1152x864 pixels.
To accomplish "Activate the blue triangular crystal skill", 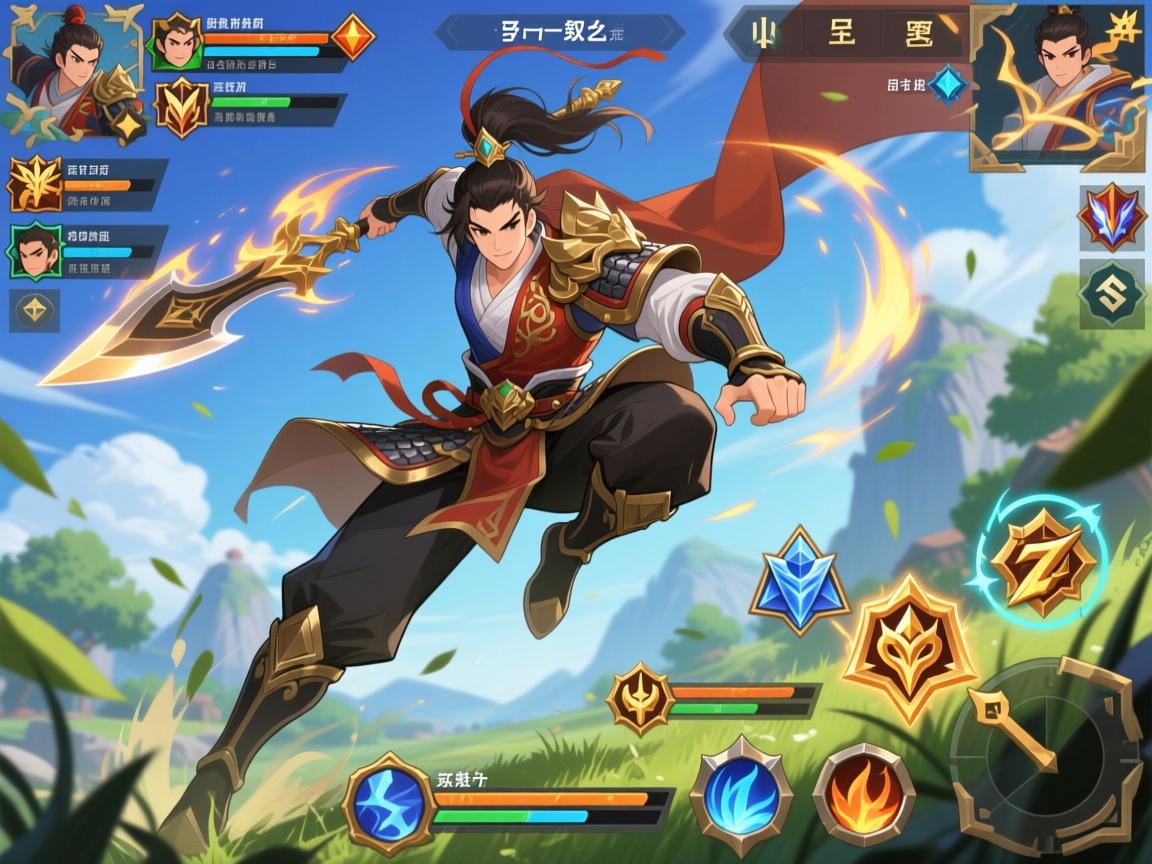I will 799,581.
